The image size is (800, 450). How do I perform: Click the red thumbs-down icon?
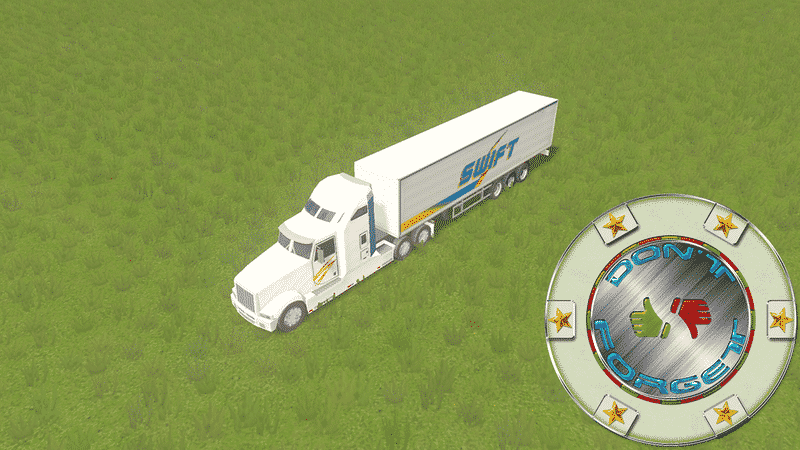[692, 317]
